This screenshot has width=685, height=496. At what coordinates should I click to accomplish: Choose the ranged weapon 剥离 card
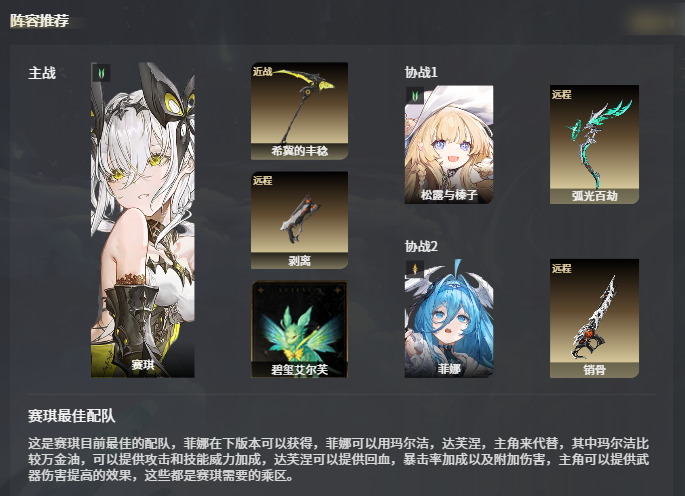coord(299,220)
